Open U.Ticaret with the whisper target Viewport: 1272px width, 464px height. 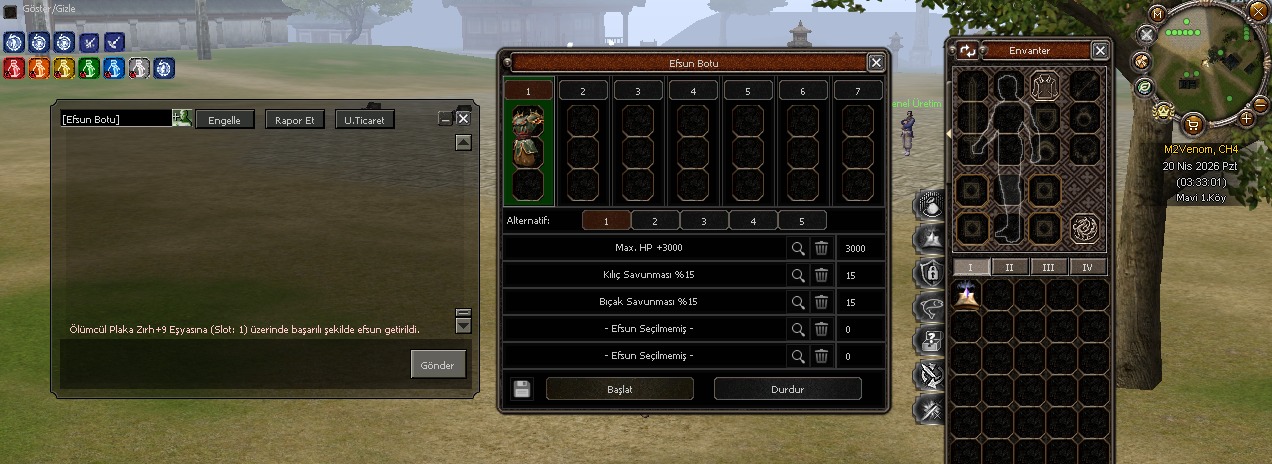[x=365, y=120]
